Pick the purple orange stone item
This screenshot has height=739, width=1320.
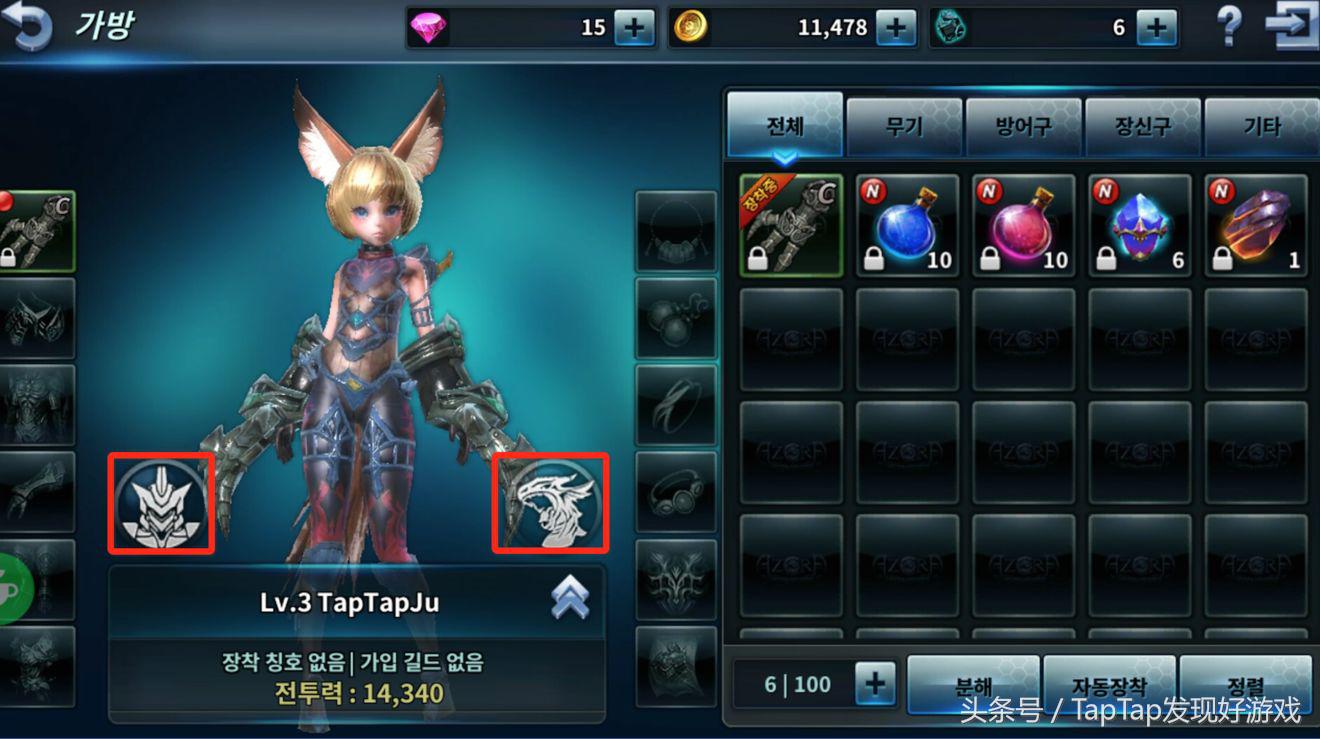(1256, 225)
